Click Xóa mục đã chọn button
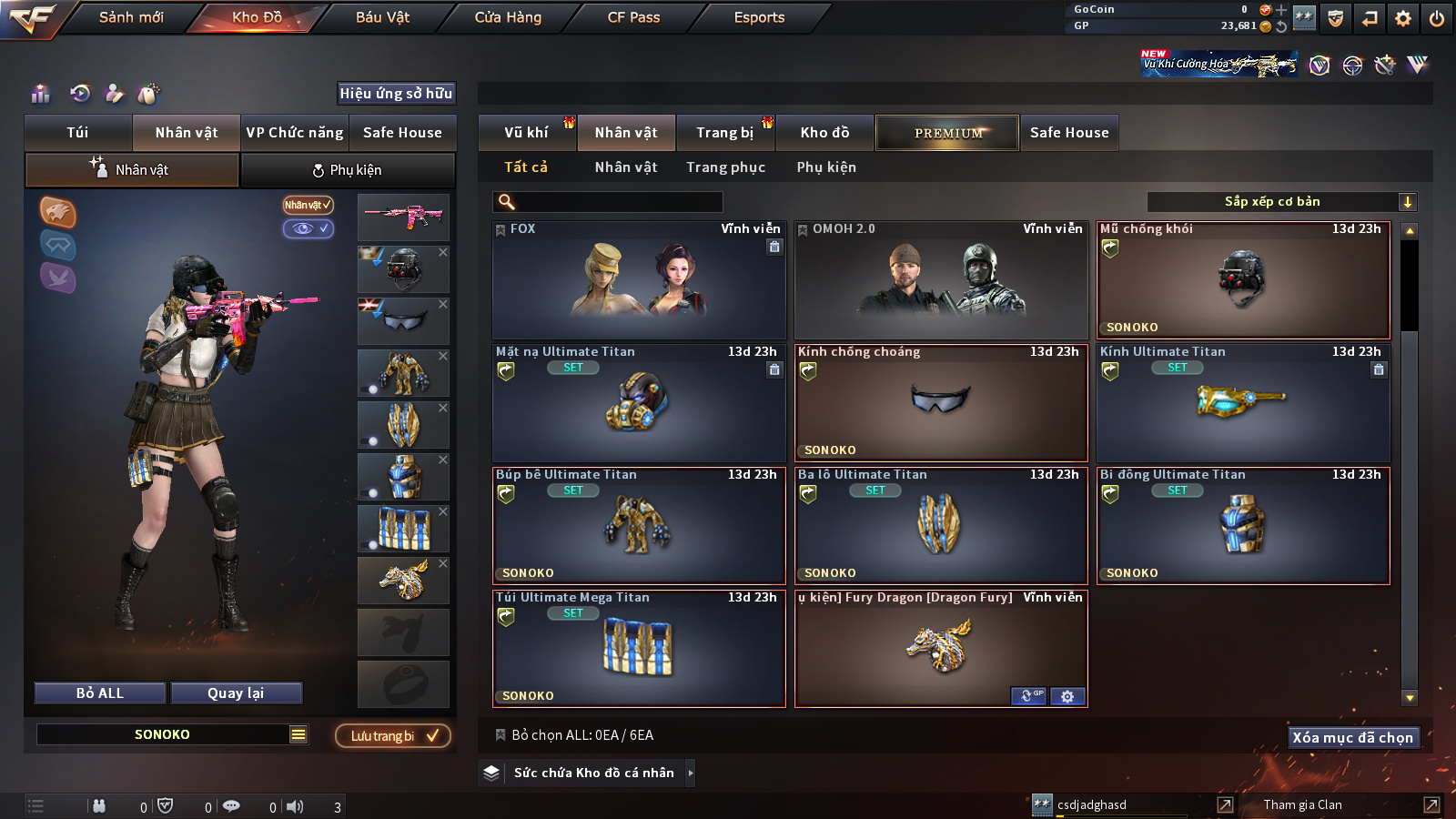 click(x=1352, y=738)
